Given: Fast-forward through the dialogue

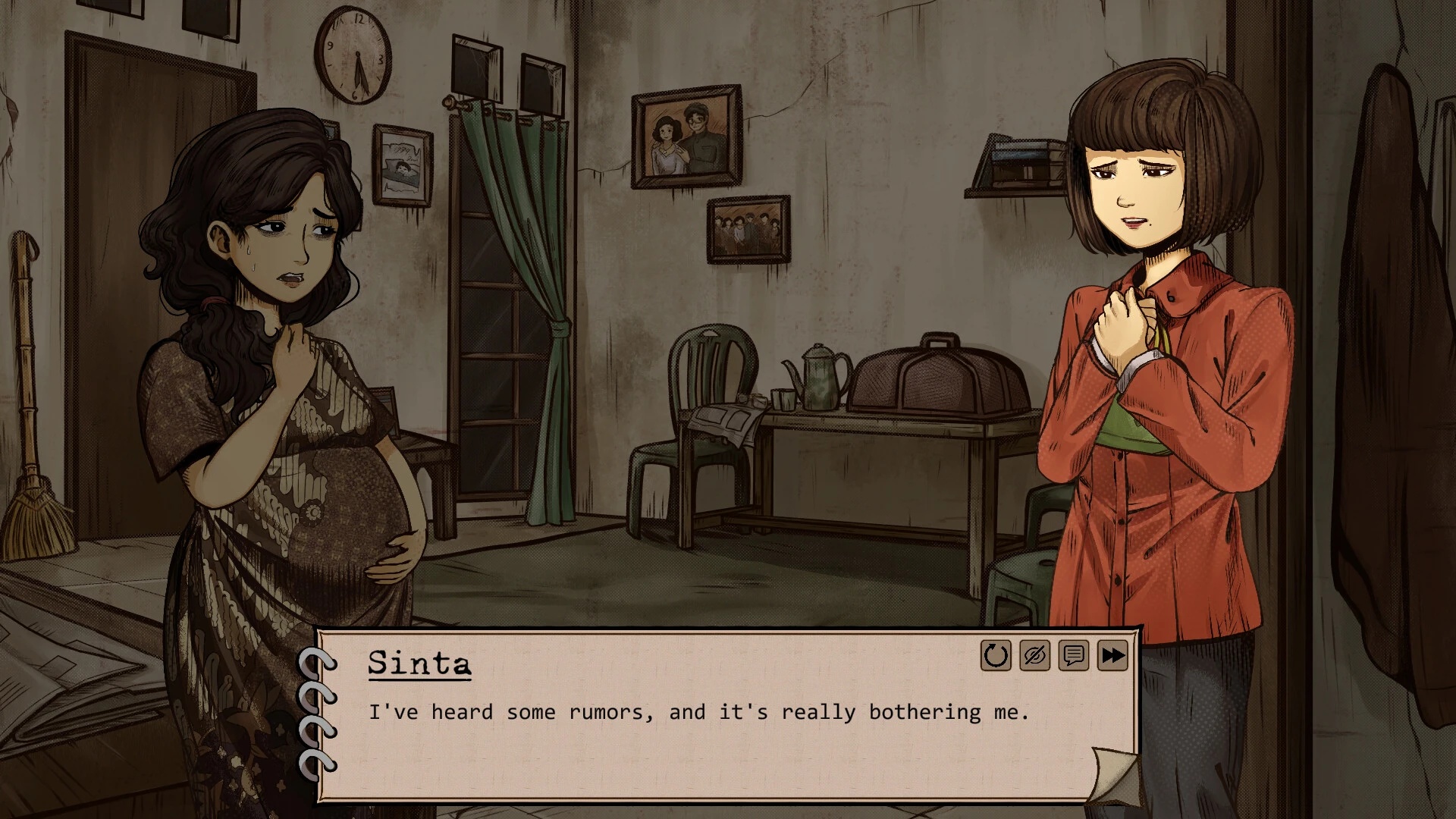Looking at the screenshot, I should coord(1112,656).
